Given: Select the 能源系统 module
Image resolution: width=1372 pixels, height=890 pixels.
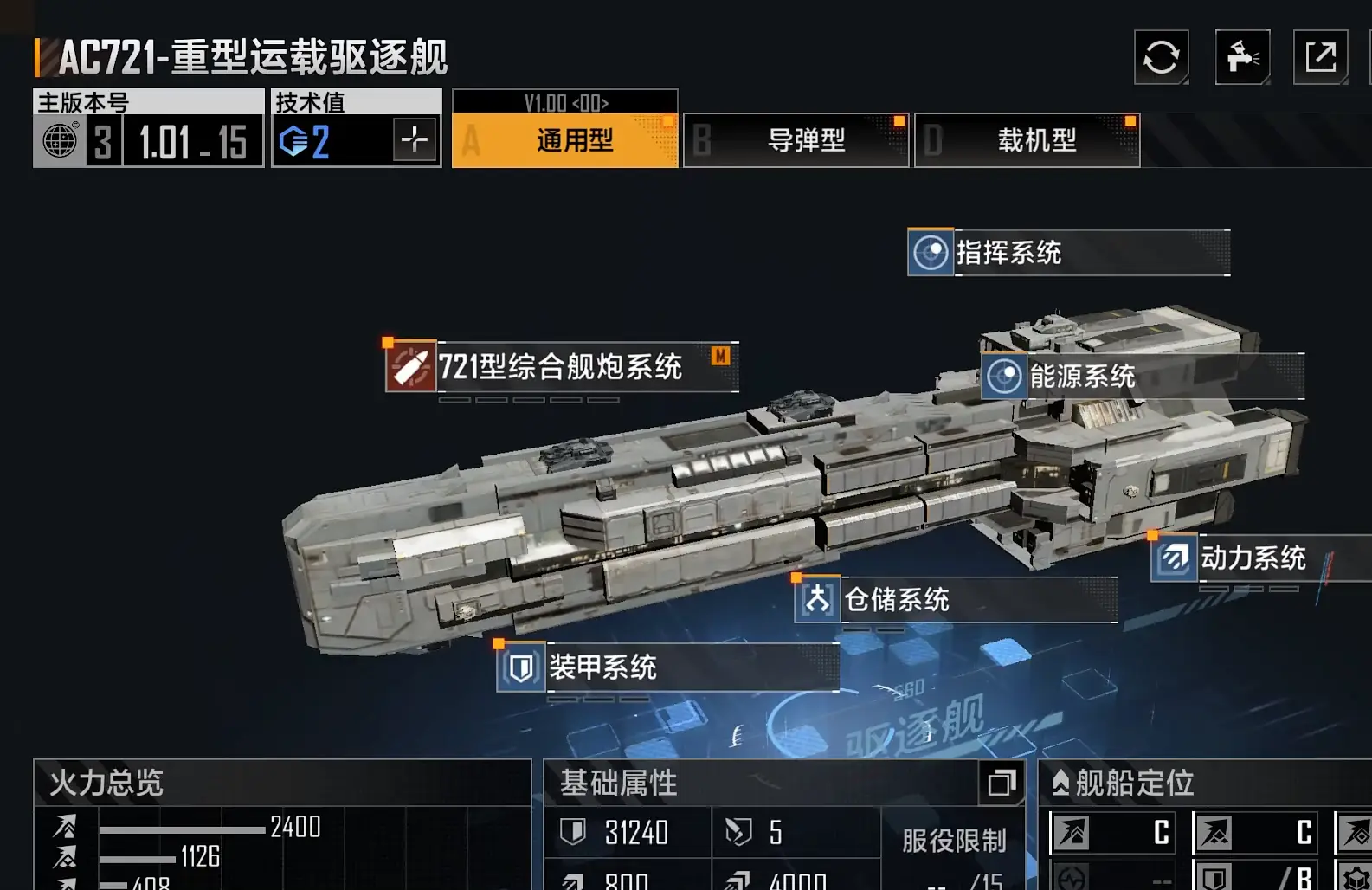Looking at the screenshot, I should tap(1142, 377).
